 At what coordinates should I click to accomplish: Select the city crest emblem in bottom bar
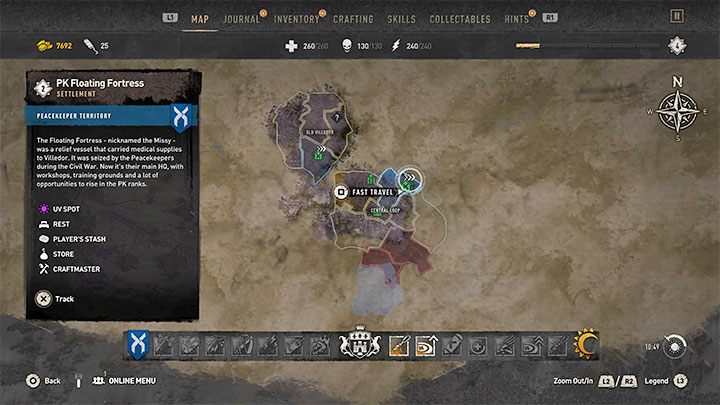(x=360, y=346)
